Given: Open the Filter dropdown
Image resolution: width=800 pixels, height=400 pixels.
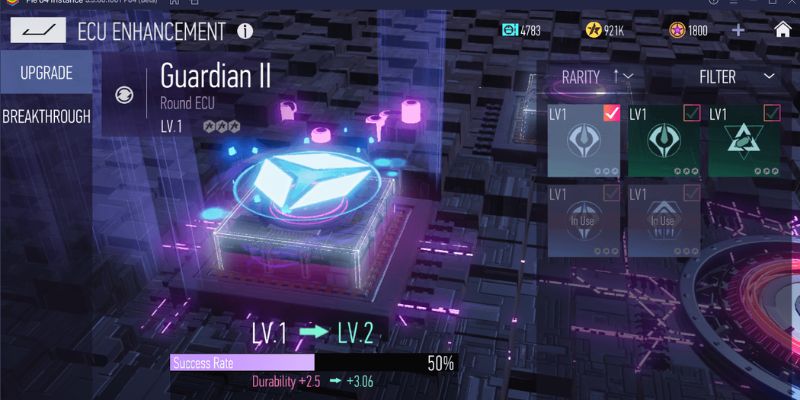Looking at the screenshot, I should (738, 76).
